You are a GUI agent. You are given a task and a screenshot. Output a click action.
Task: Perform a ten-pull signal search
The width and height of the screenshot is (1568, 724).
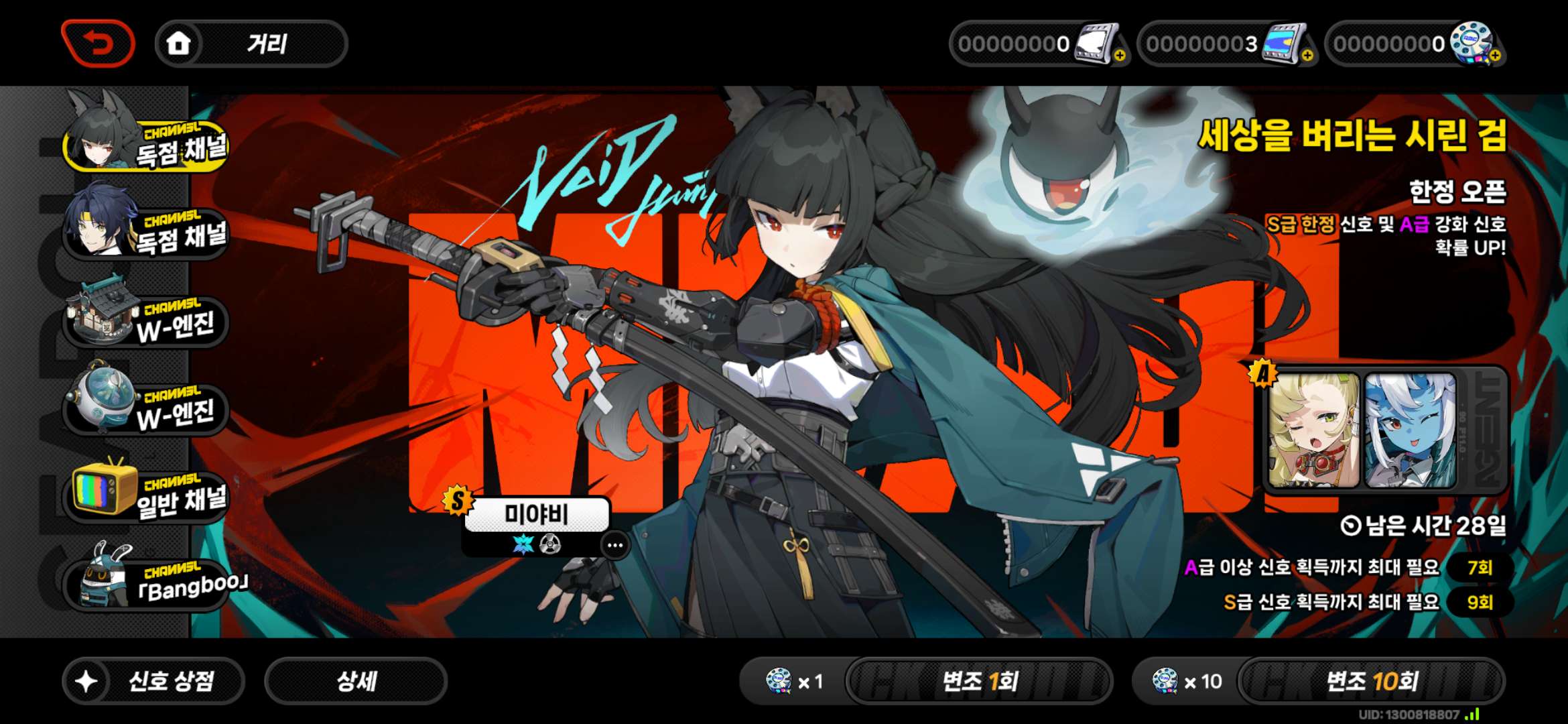(1371, 681)
